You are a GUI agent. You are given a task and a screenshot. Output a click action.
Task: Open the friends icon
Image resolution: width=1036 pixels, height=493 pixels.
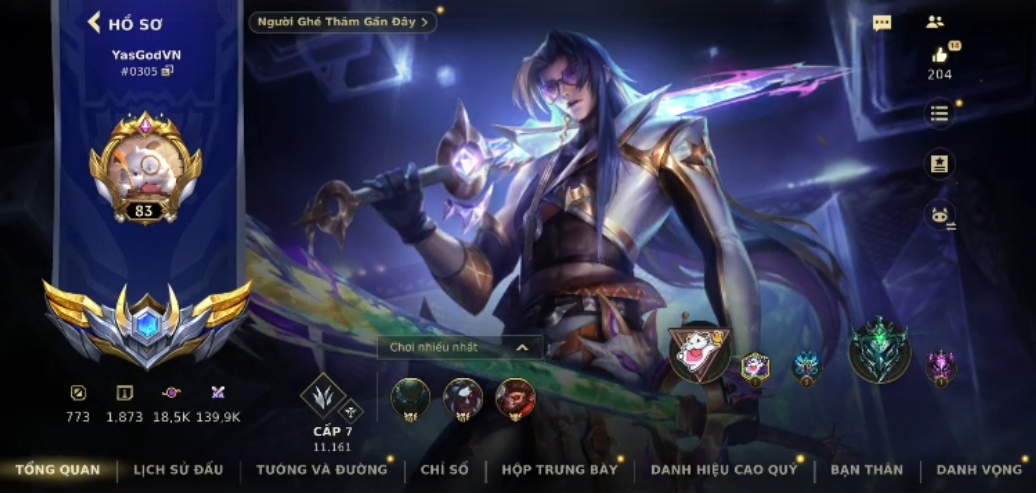coord(935,22)
